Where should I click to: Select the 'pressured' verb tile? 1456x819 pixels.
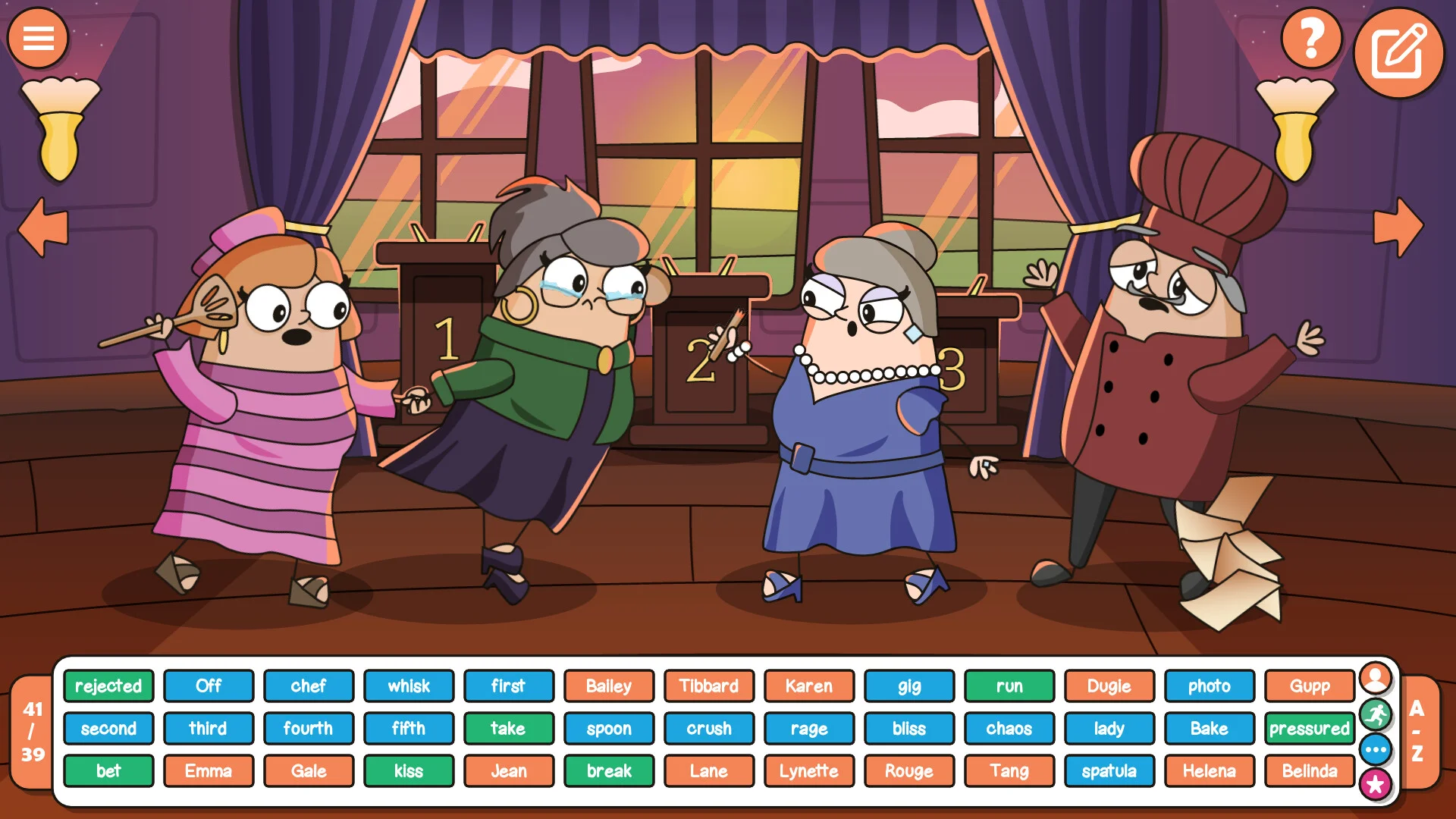tap(1309, 728)
